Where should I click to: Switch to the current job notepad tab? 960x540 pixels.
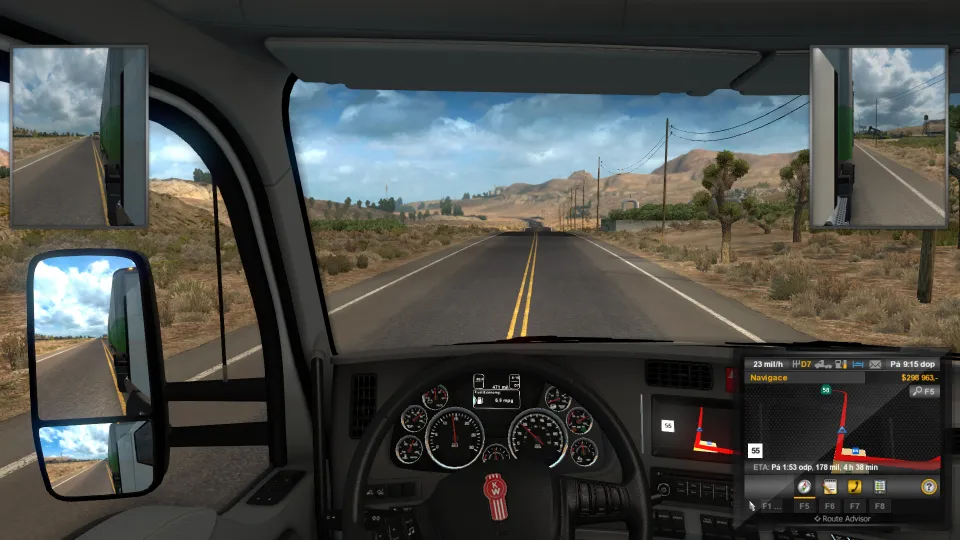click(x=829, y=487)
